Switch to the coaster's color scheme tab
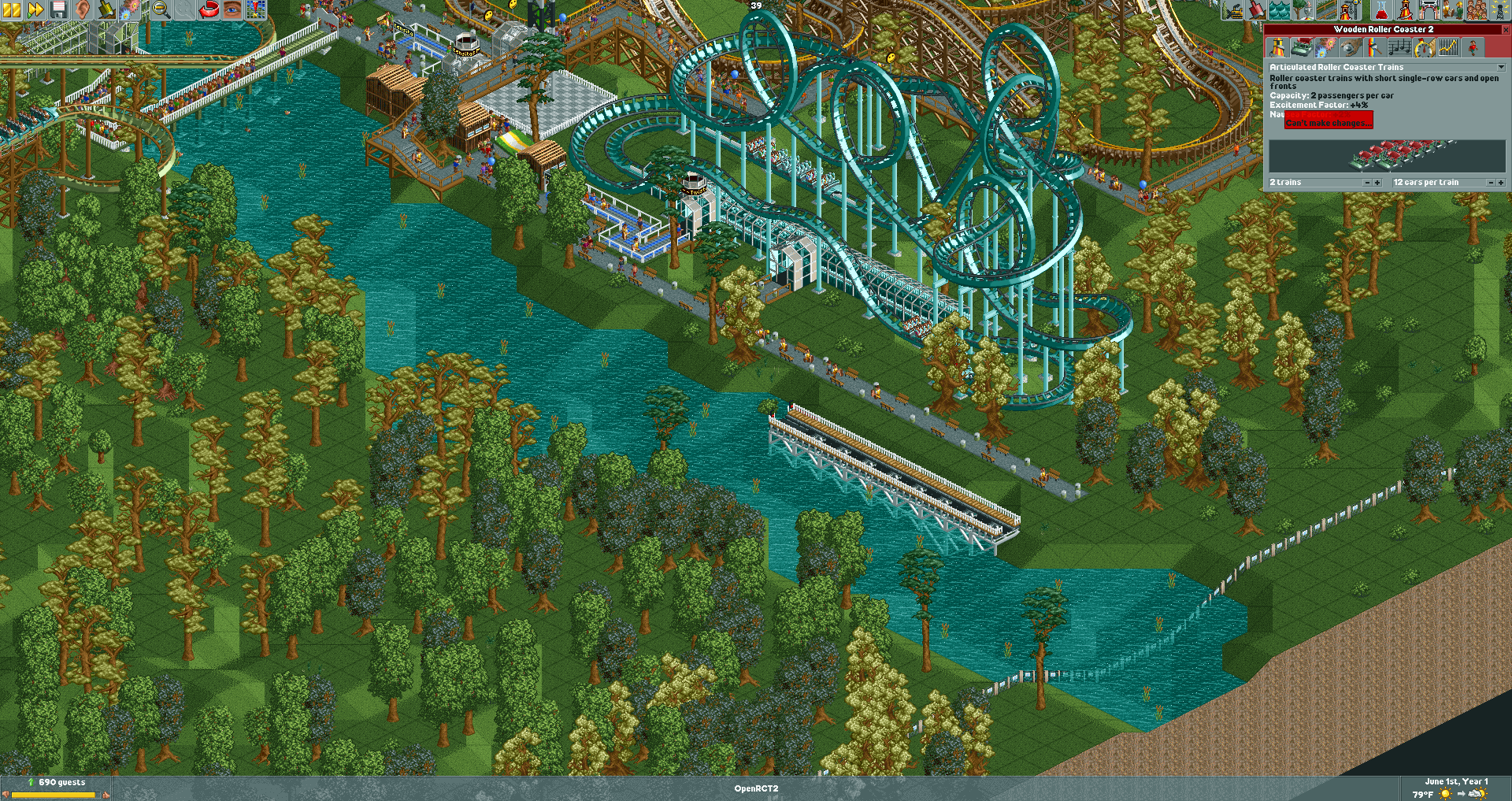 click(x=1374, y=47)
